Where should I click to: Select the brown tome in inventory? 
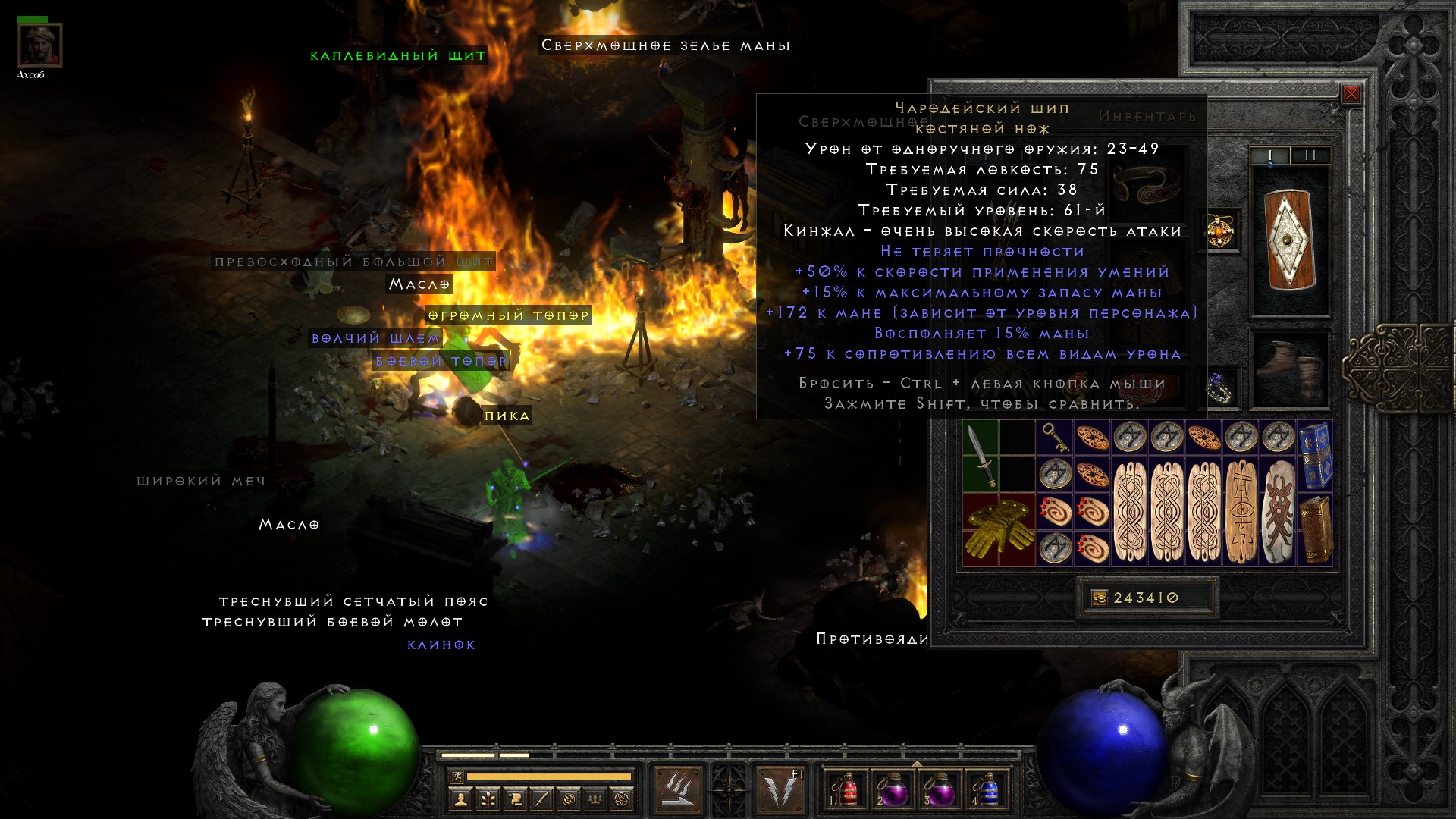coord(1315,529)
